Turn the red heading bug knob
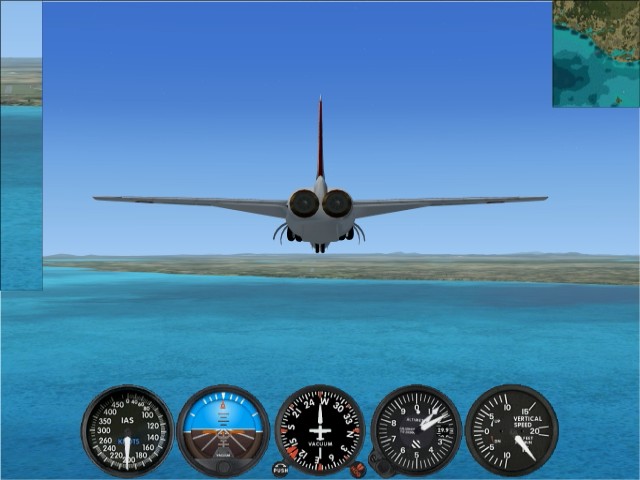Screen dimensions: 640x480 (x=357, y=468)
